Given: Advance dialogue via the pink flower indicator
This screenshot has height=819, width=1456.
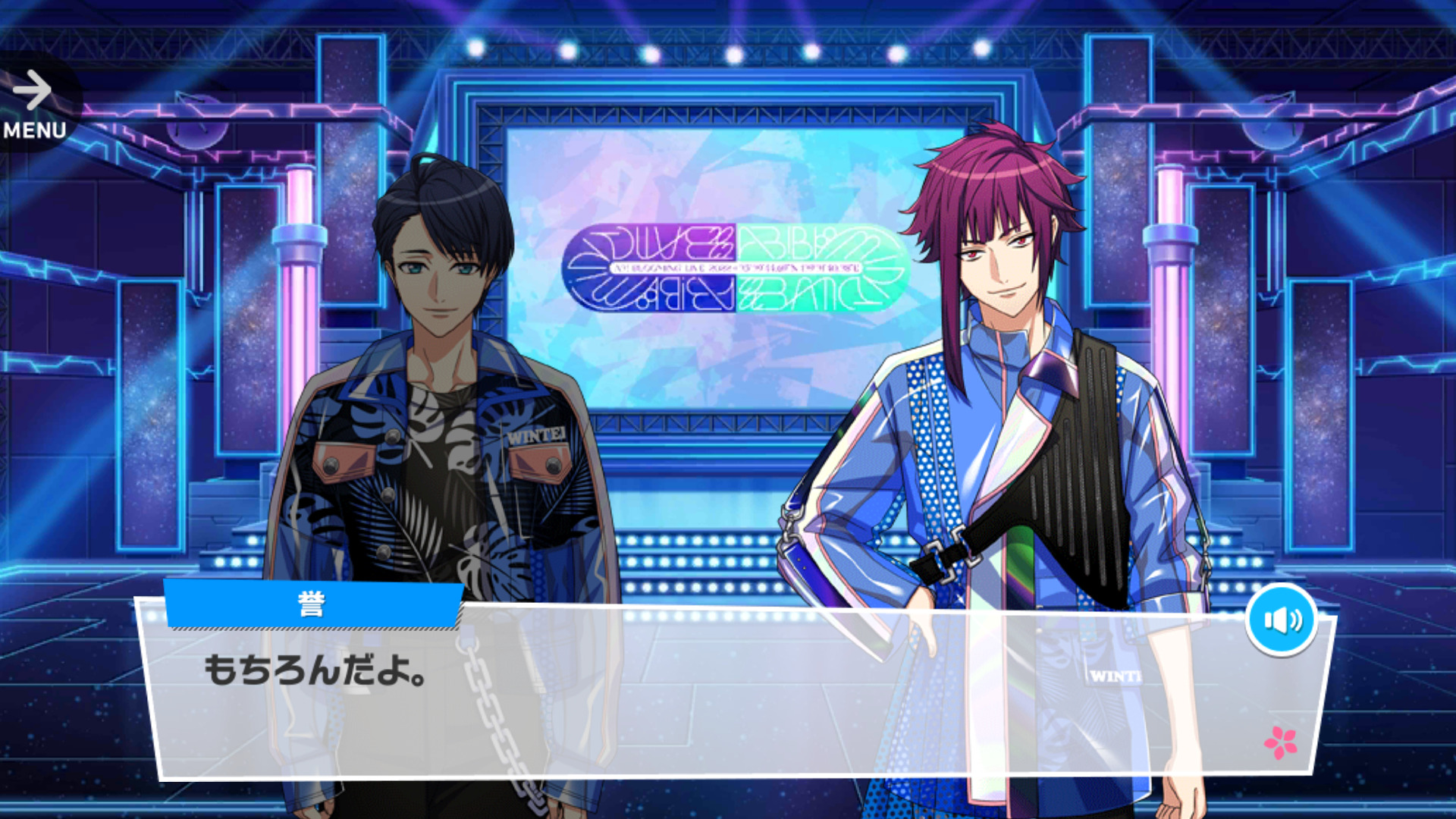Looking at the screenshot, I should coord(1280,742).
